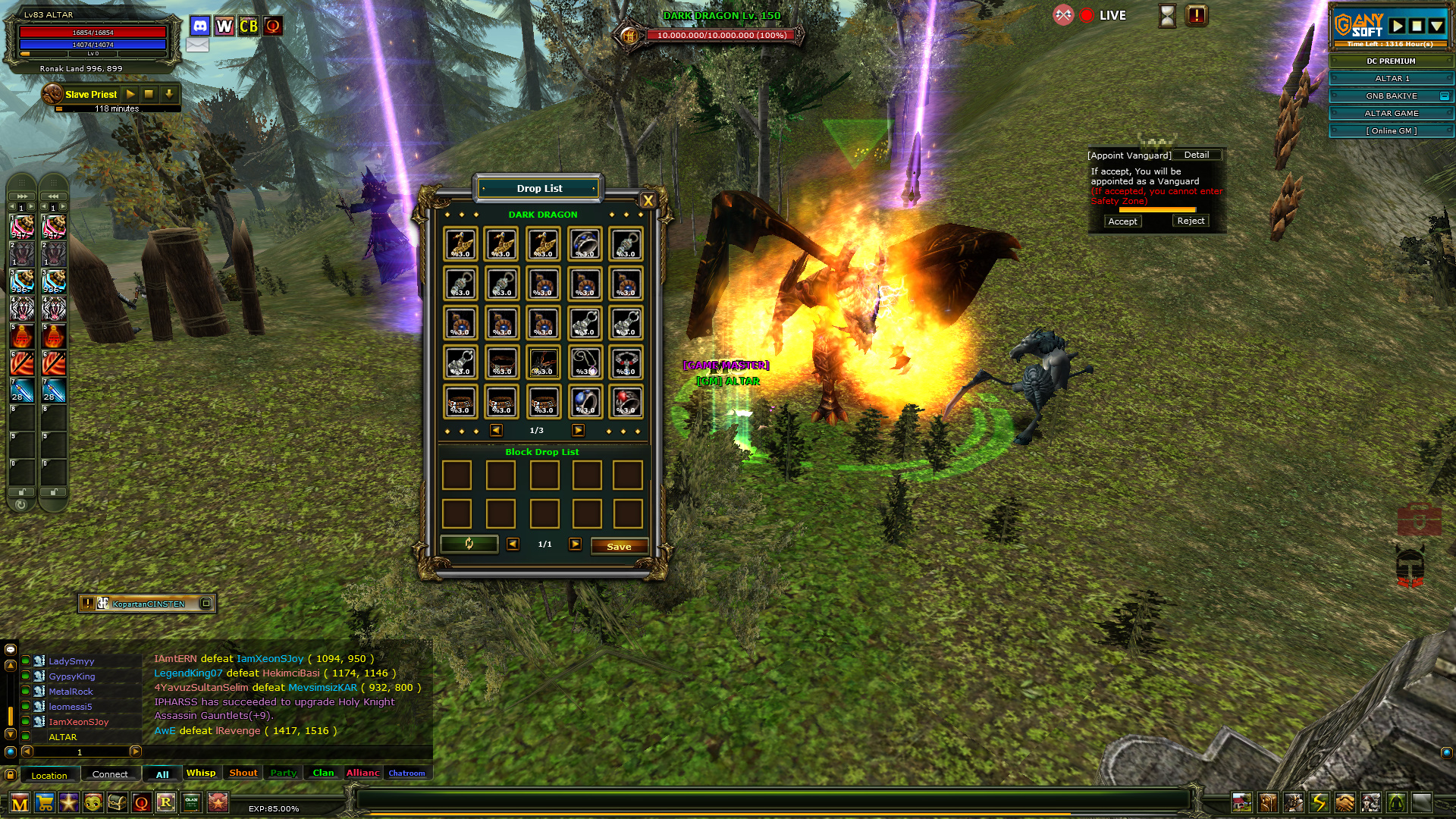Viewport: 1456px width, 819px height.
Task: Open the Discord icon link
Action: click(x=199, y=27)
